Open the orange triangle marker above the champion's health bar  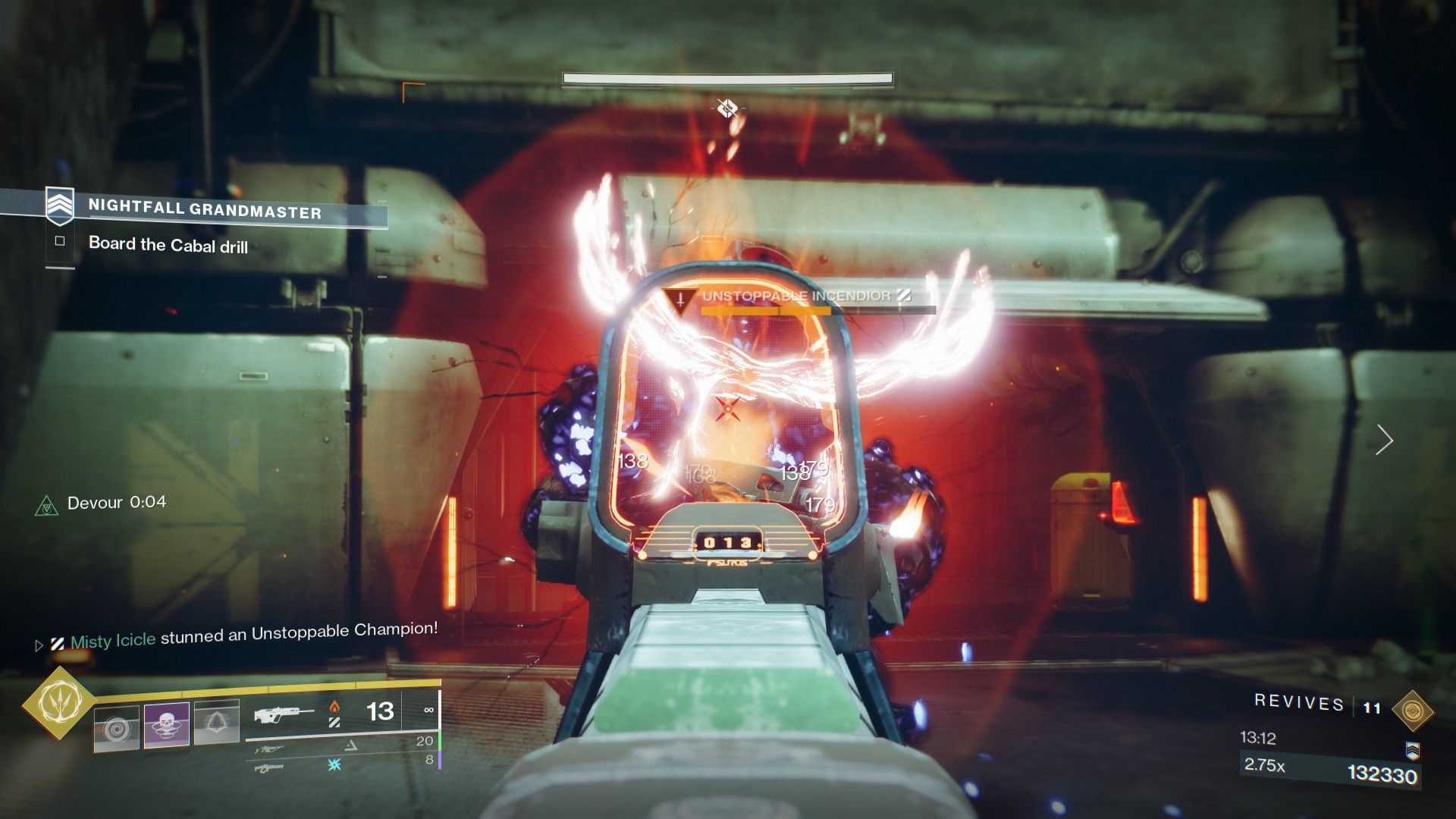[681, 300]
